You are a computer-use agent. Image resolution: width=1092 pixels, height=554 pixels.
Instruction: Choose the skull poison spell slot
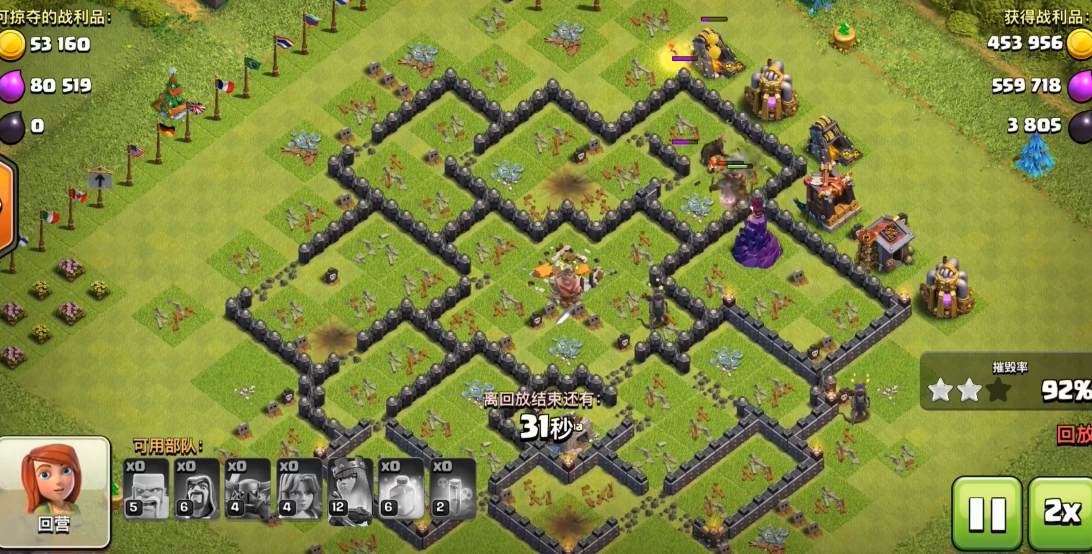[x=452, y=489]
